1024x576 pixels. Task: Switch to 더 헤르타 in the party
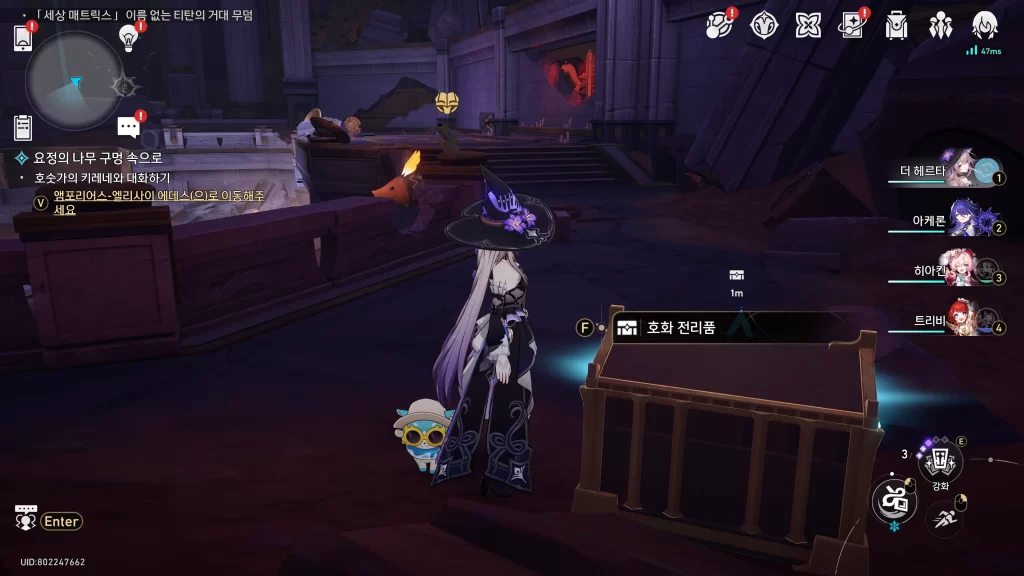962,171
